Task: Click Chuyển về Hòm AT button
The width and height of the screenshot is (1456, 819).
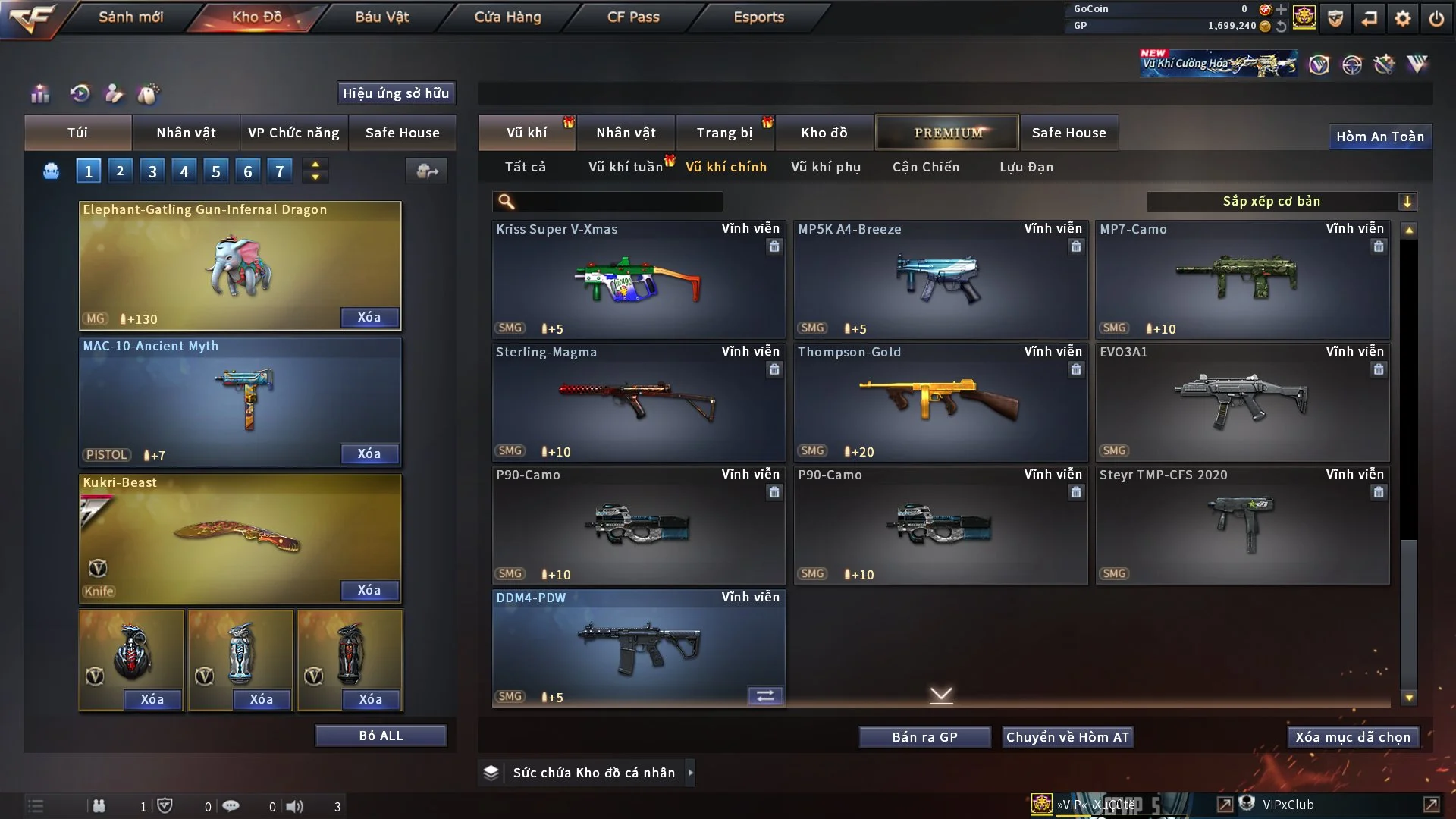Action: coord(1067,737)
